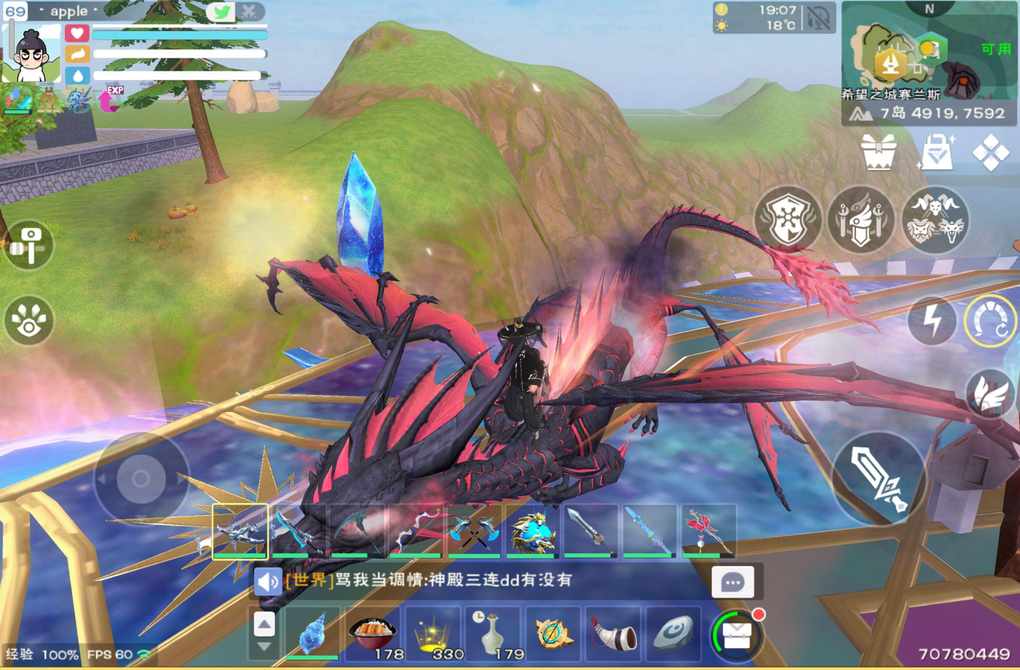Use the horn item in hotbar
This screenshot has height=670, width=1020.
coord(612,633)
